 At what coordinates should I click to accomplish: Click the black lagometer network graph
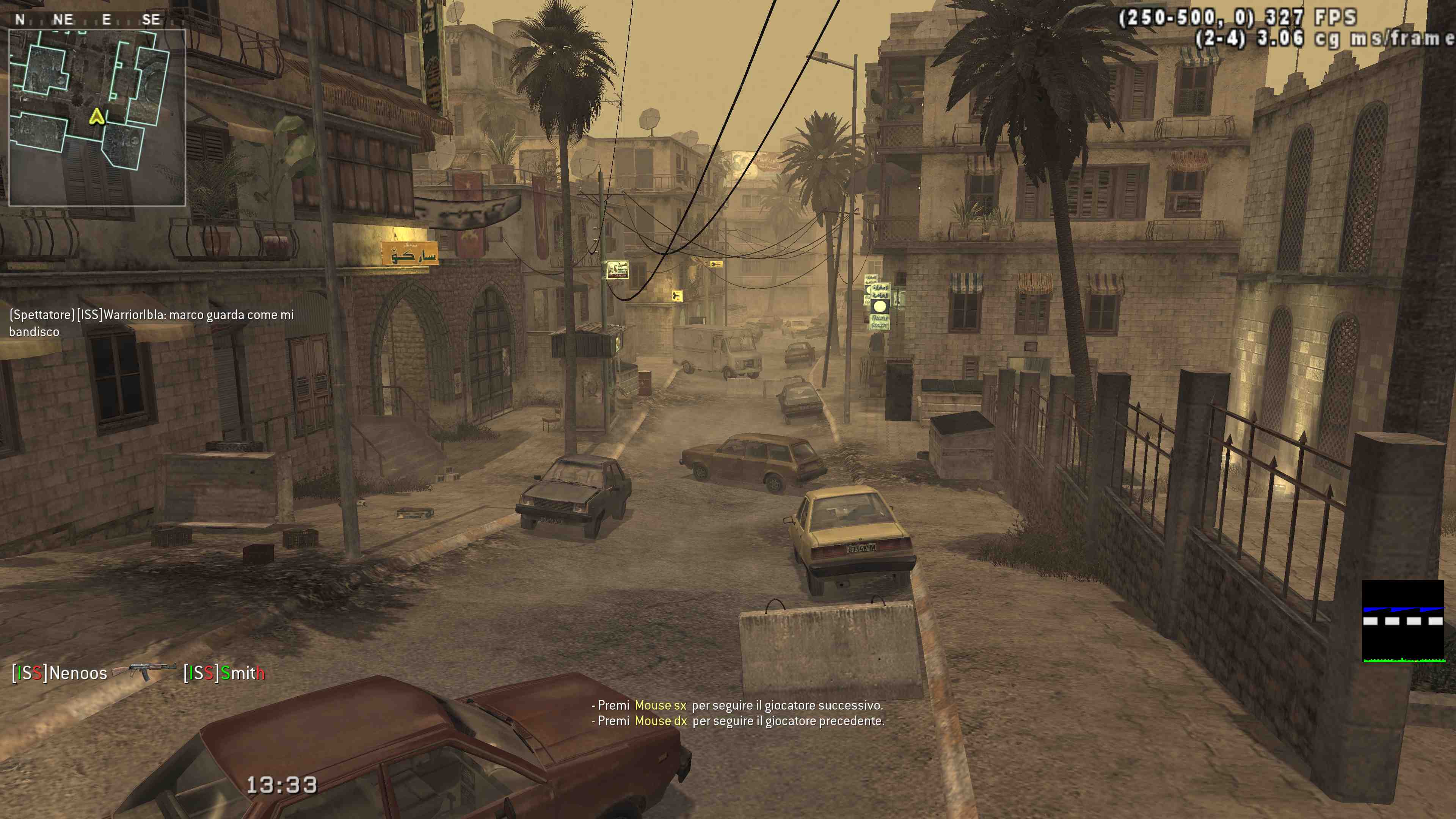pos(1402,621)
